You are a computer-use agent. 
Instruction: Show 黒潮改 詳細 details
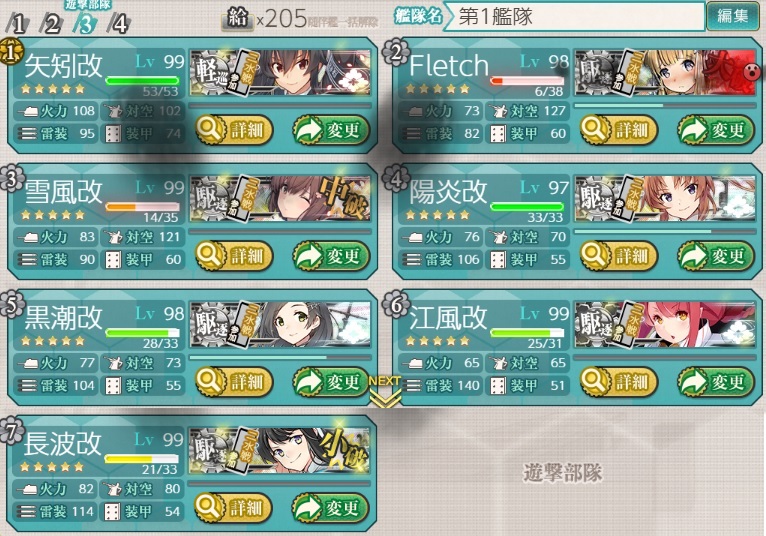(x=234, y=382)
